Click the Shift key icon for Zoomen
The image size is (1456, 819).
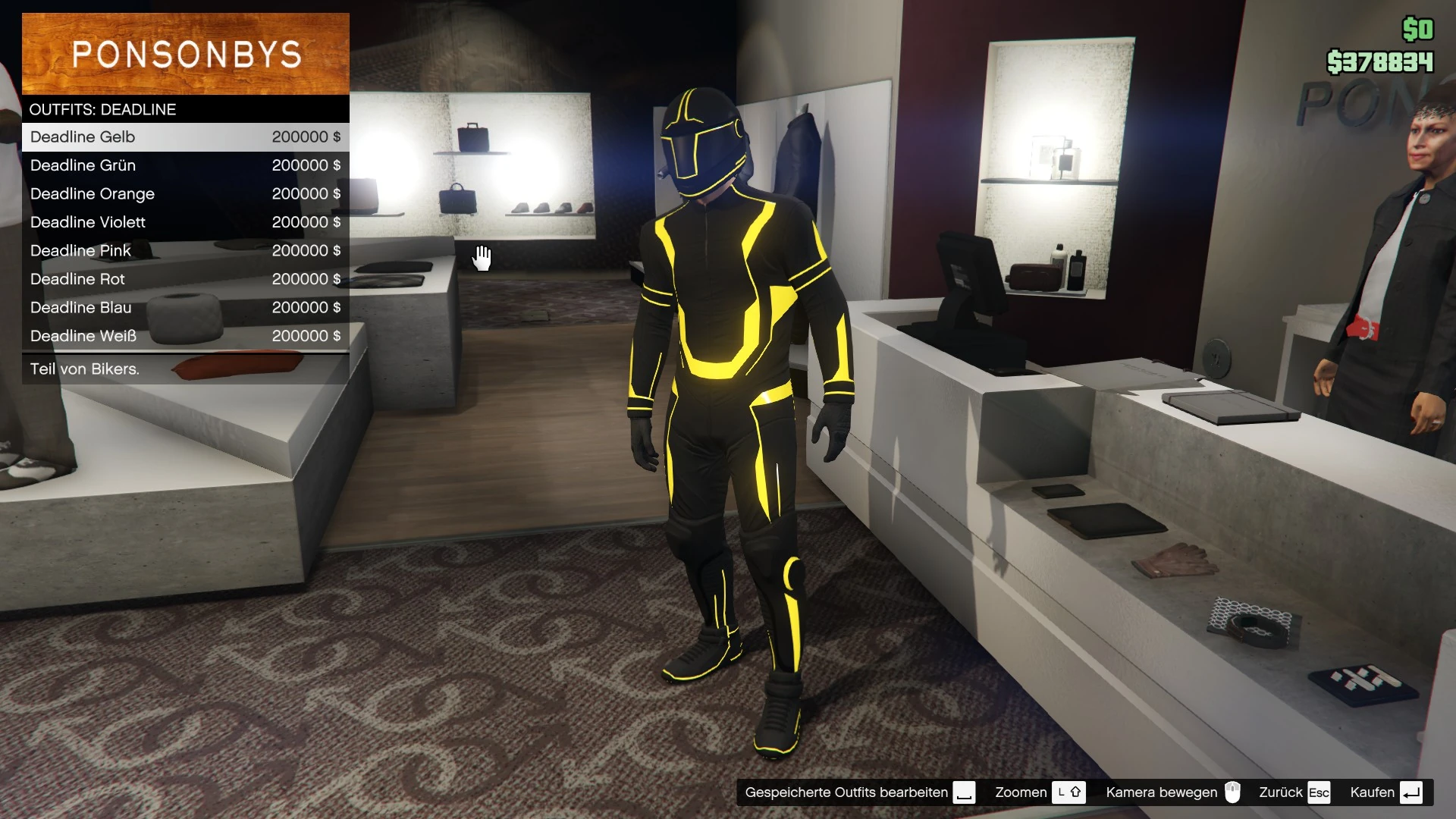coord(1070,792)
